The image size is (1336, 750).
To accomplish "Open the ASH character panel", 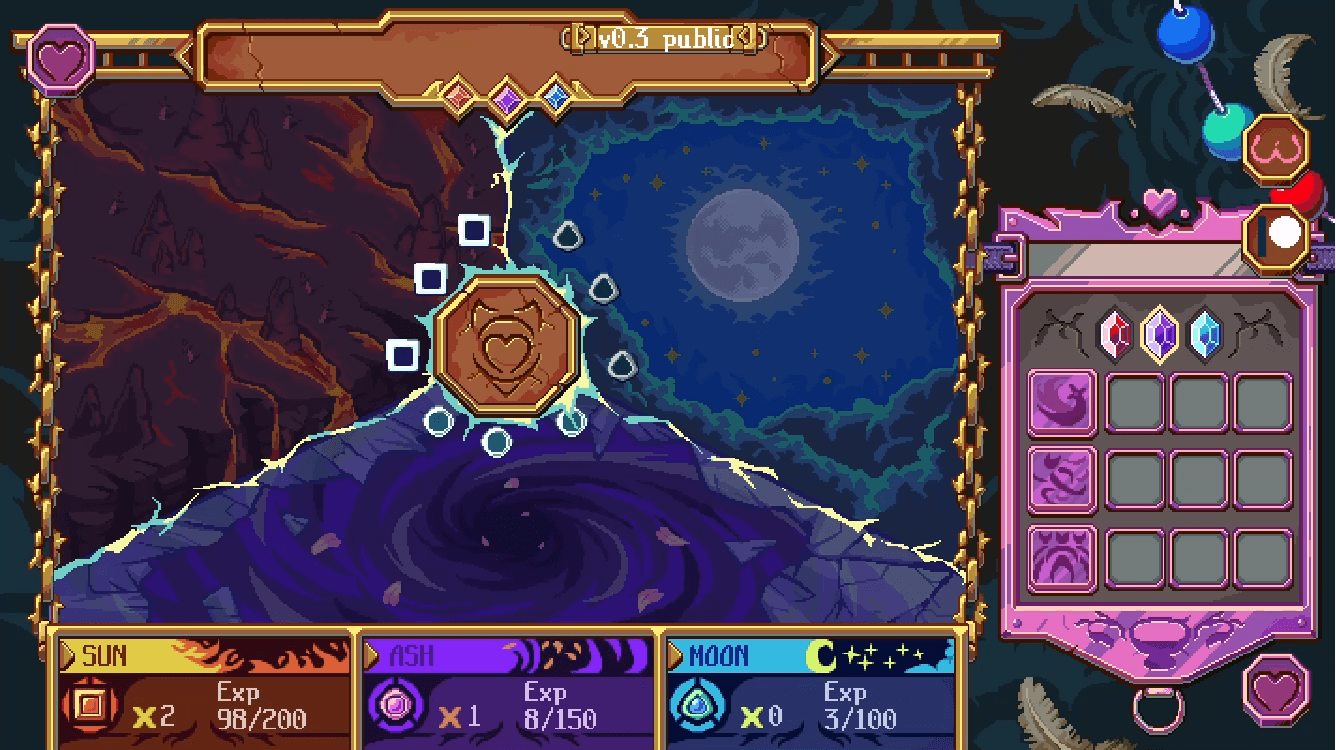I will (x=508, y=692).
